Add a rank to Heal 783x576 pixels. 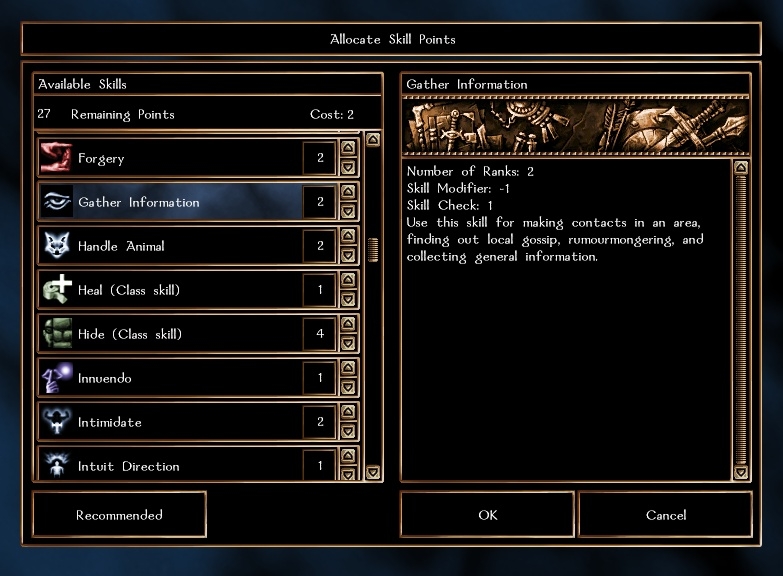pyautogui.click(x=348, y=280)
